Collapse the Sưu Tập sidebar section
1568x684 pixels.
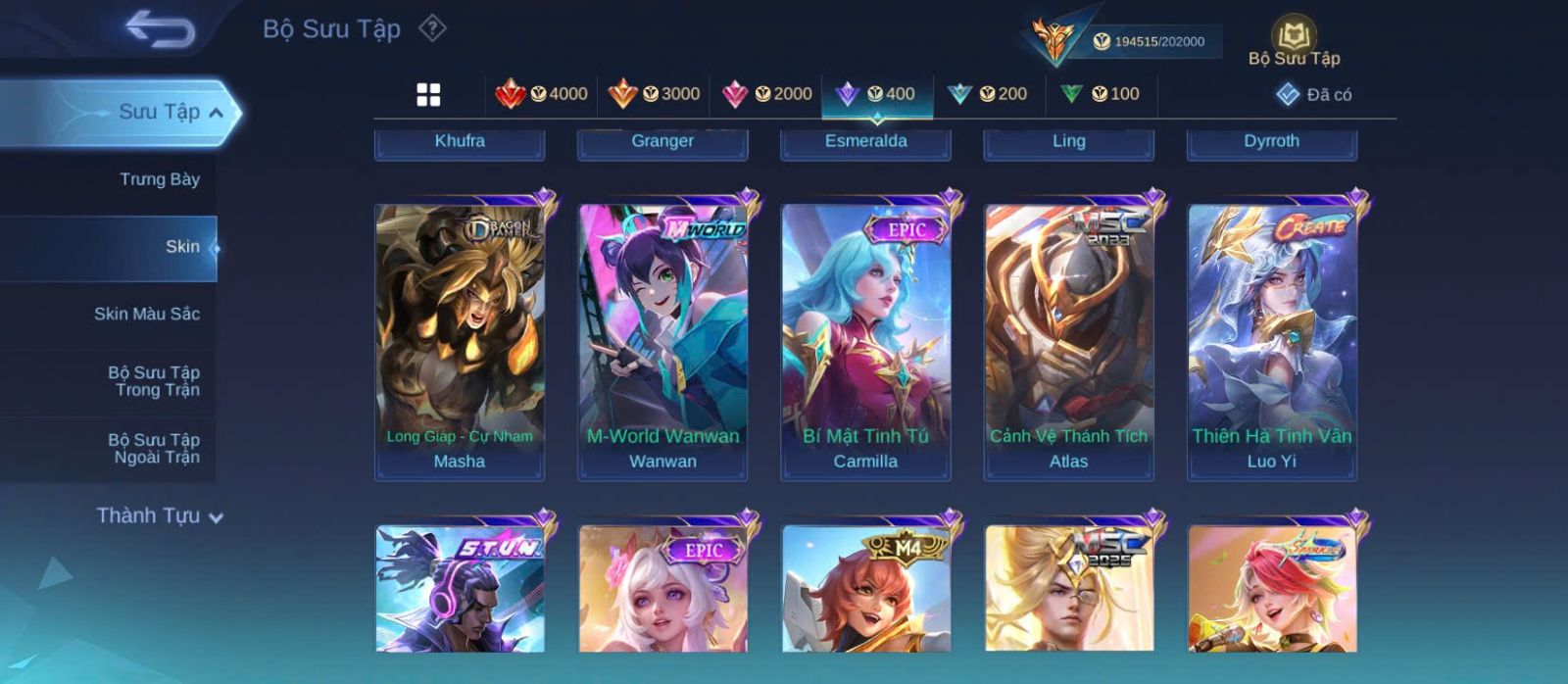click(216, 113)
